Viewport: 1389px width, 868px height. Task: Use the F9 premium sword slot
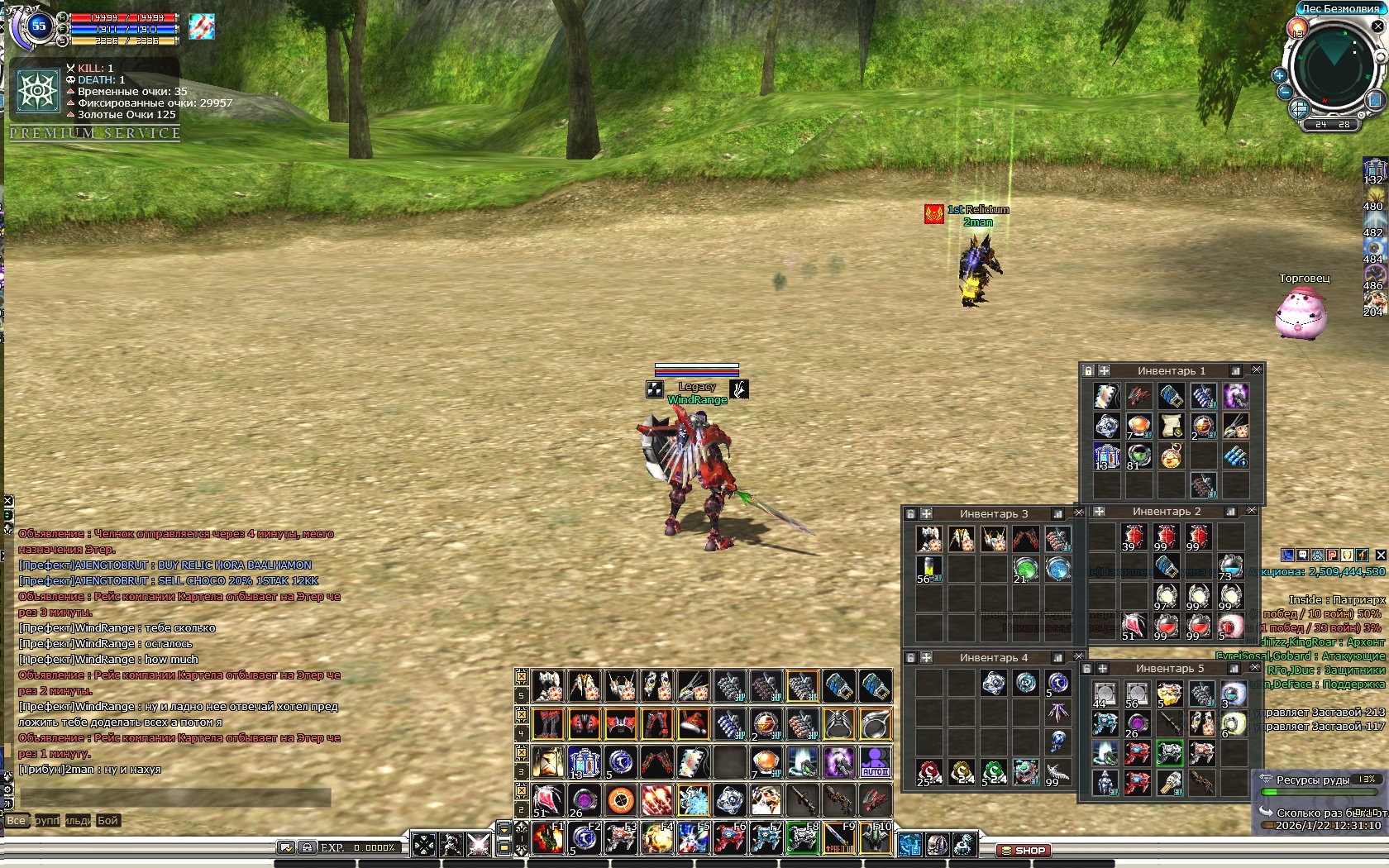[x=839, y=838]
